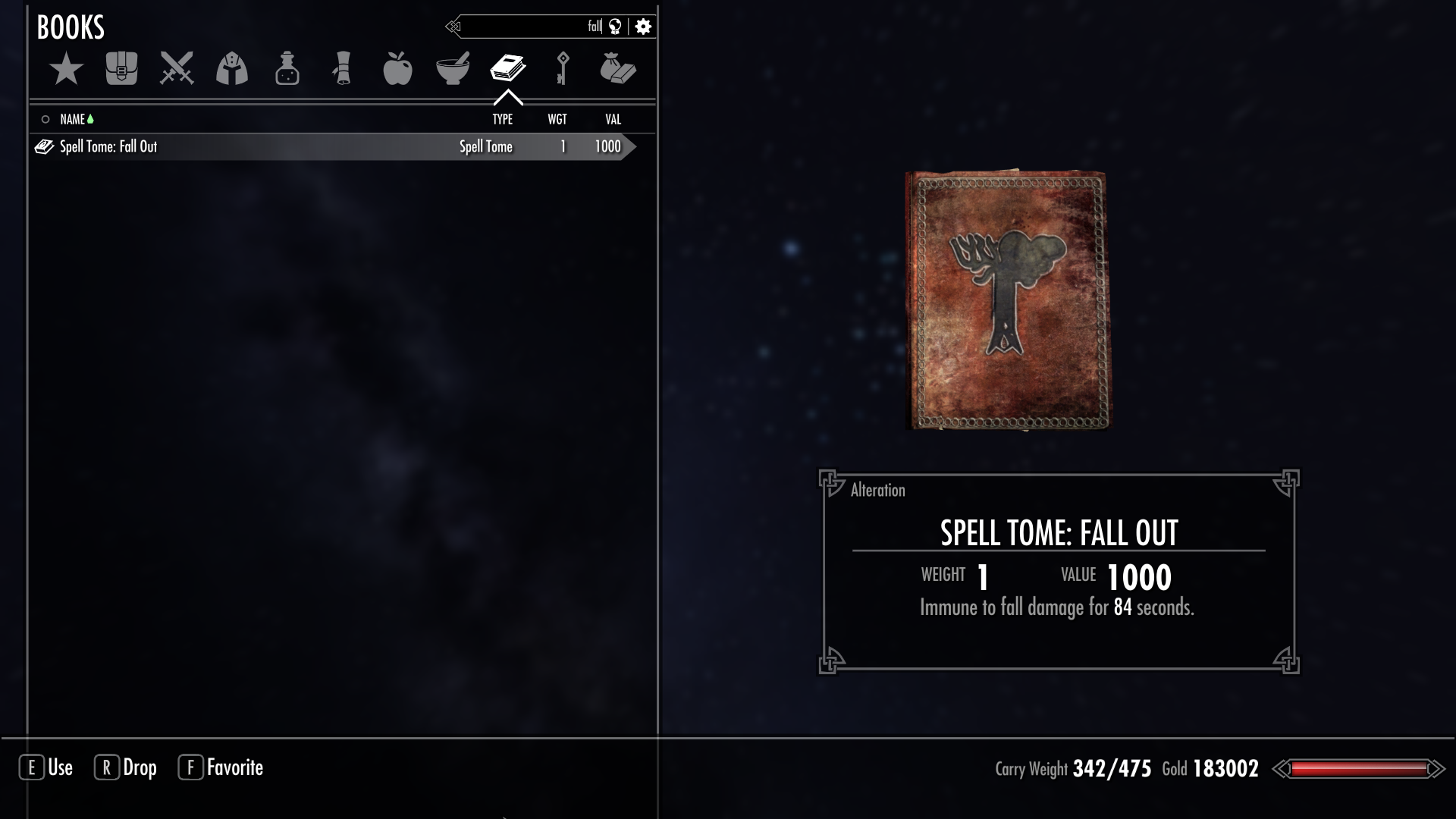Switch to the Keys category tab
The height and width of the screenshot is (819, 1456).
[563, 69]
